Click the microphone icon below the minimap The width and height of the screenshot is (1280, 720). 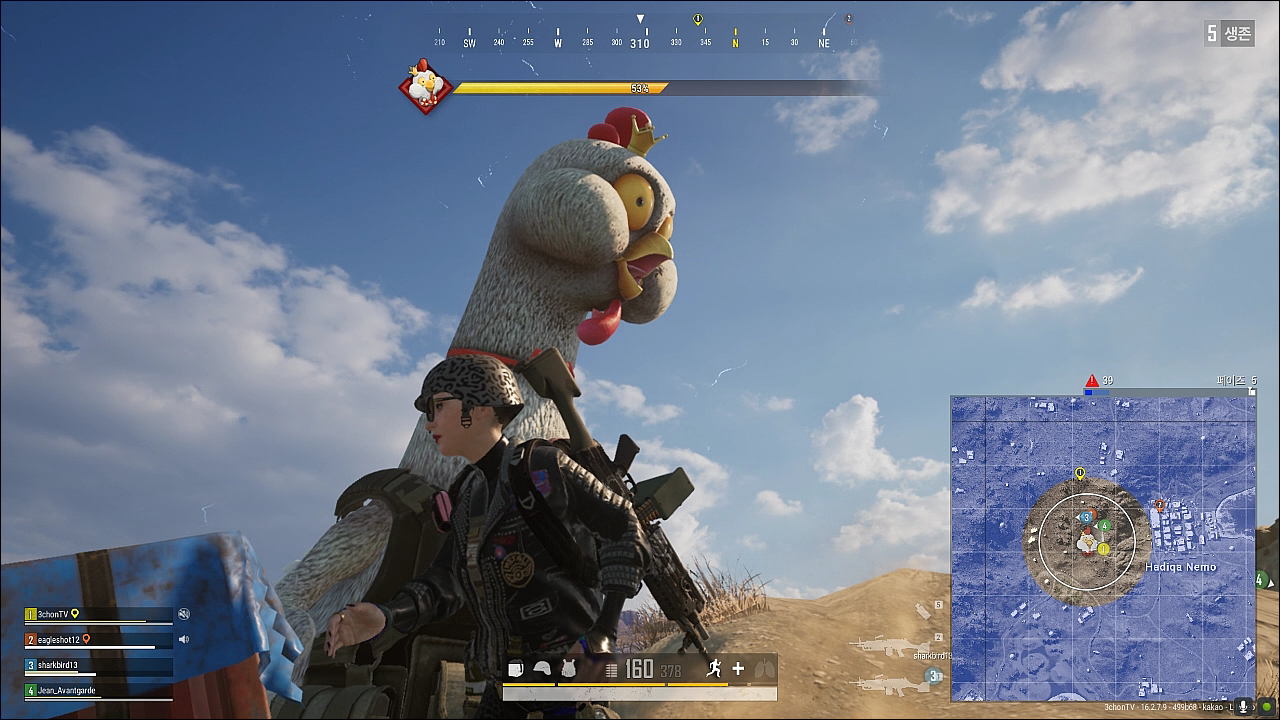click(x=1243, y=706)
